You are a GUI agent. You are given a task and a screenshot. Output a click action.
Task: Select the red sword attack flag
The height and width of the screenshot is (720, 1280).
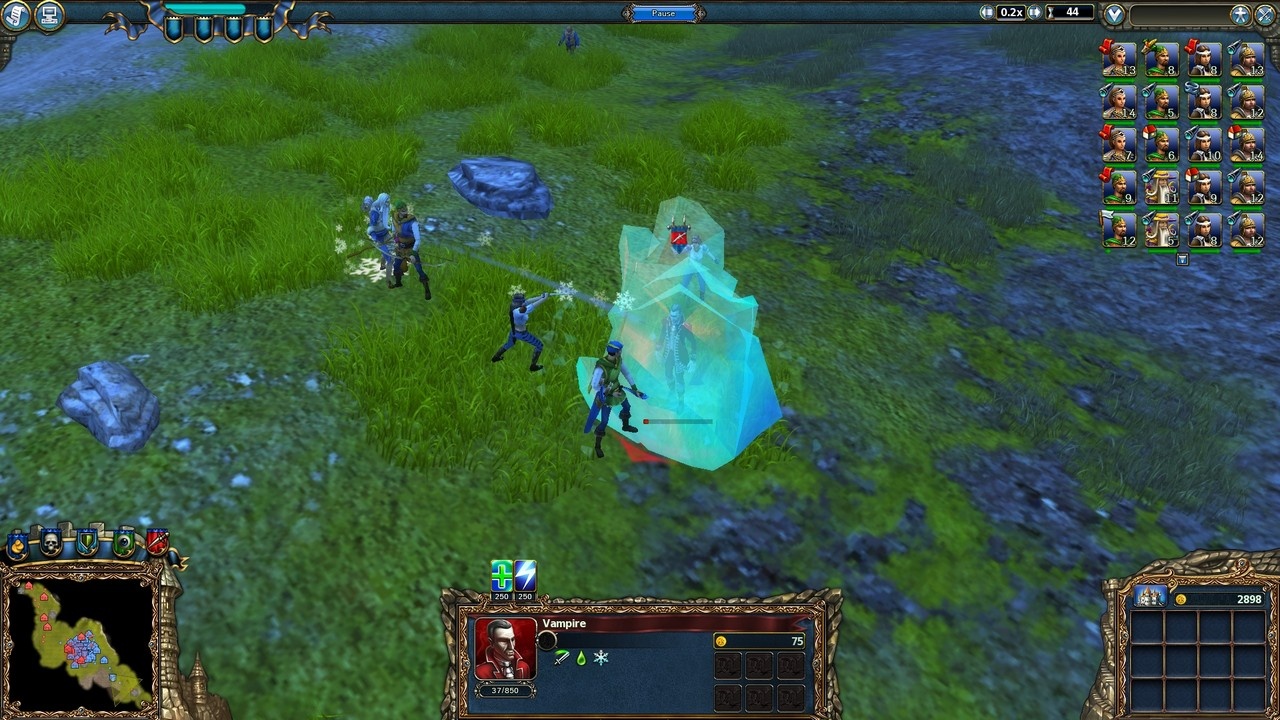[x=156, y=541]
